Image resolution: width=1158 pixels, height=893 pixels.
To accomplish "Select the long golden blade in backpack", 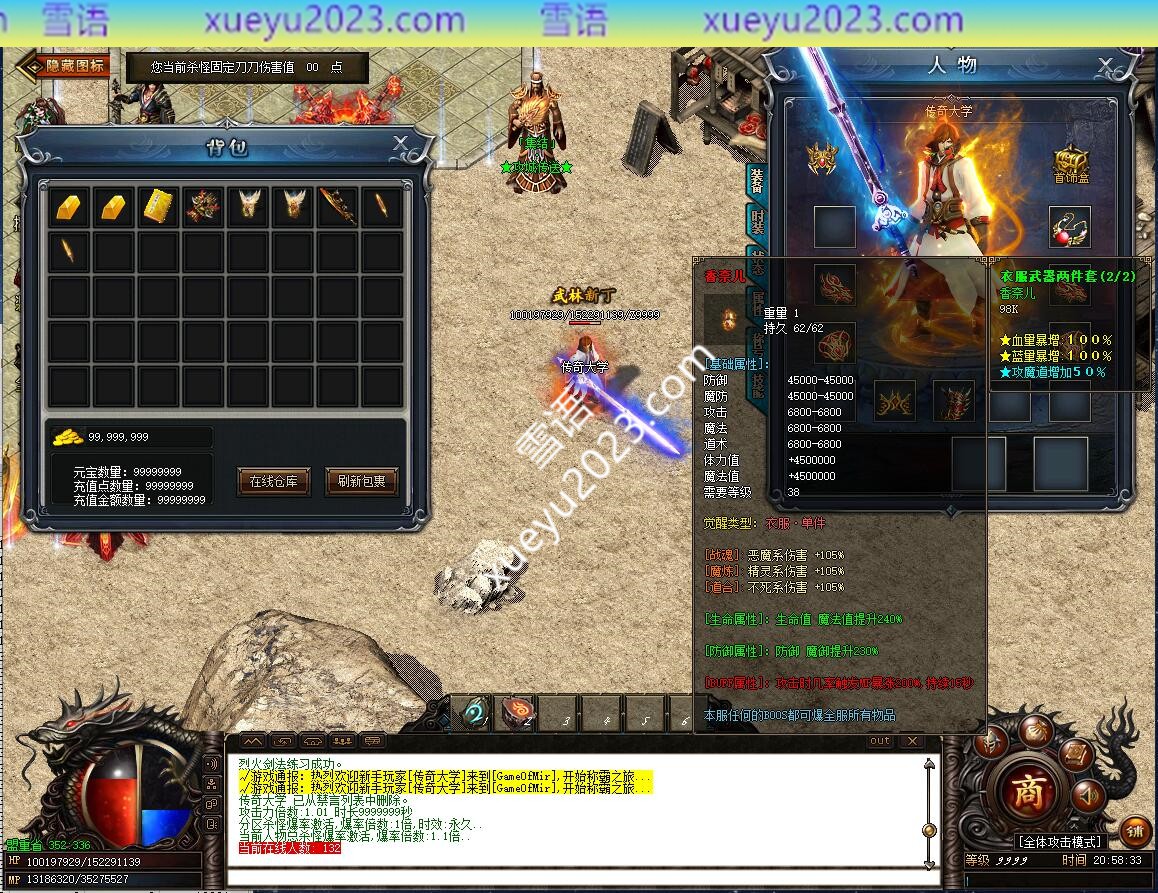I will [x=337, y=206].
